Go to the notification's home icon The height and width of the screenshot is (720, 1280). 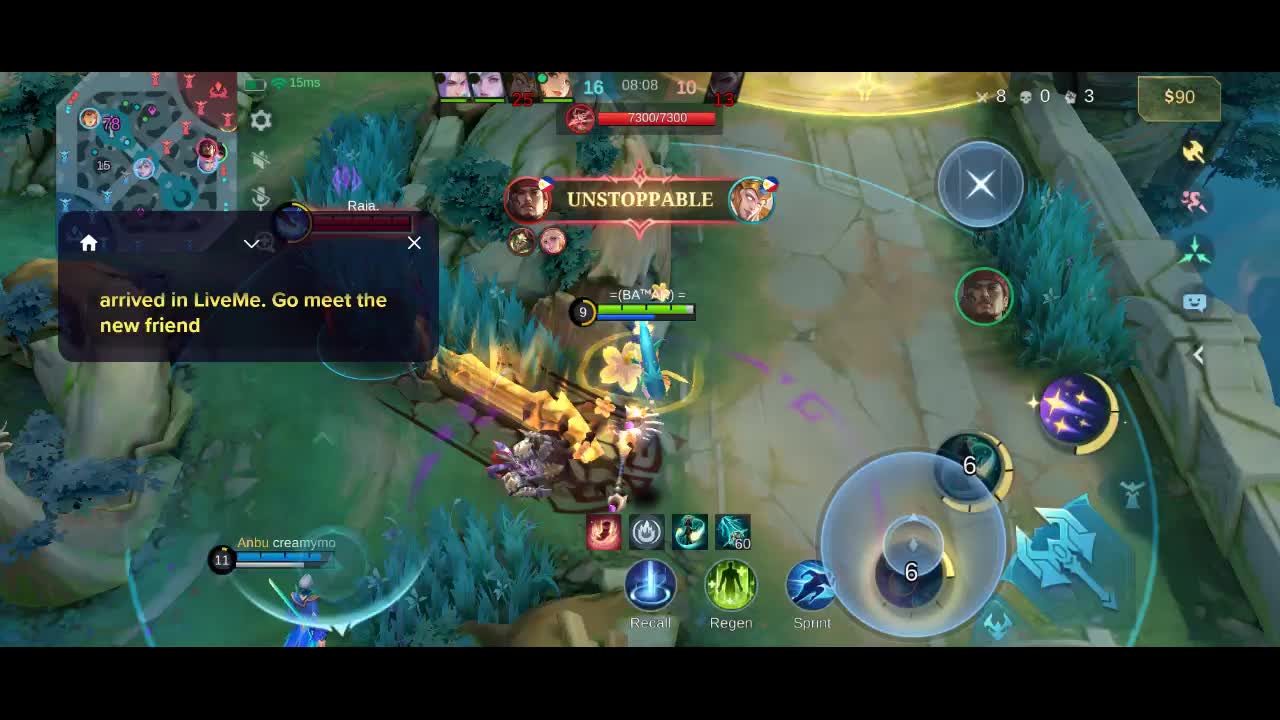89,243
